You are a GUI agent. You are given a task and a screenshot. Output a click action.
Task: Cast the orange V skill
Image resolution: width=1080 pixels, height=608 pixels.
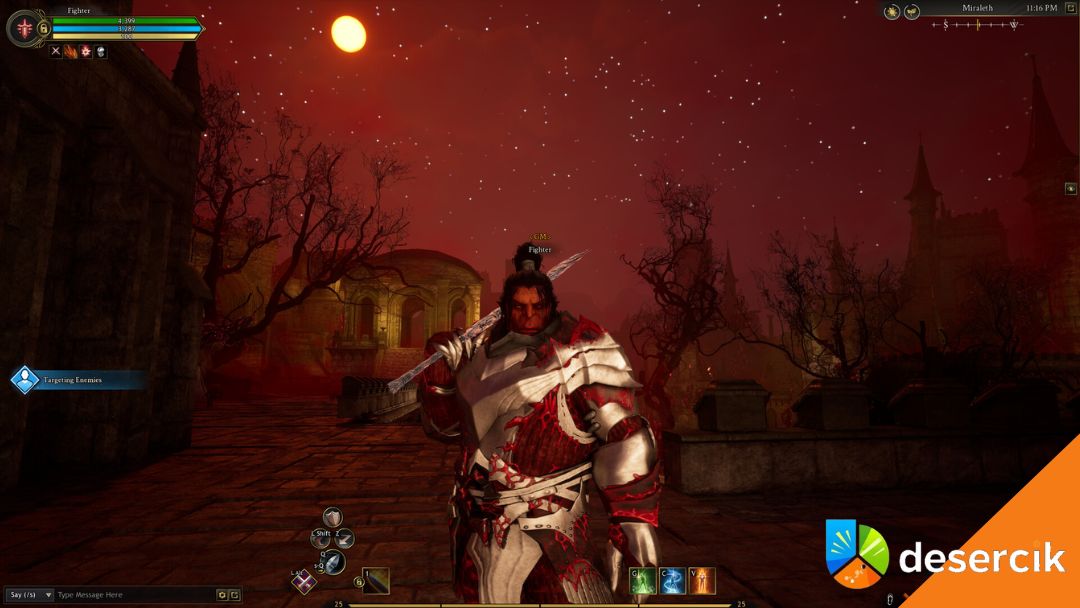click(x=702, y=580)
